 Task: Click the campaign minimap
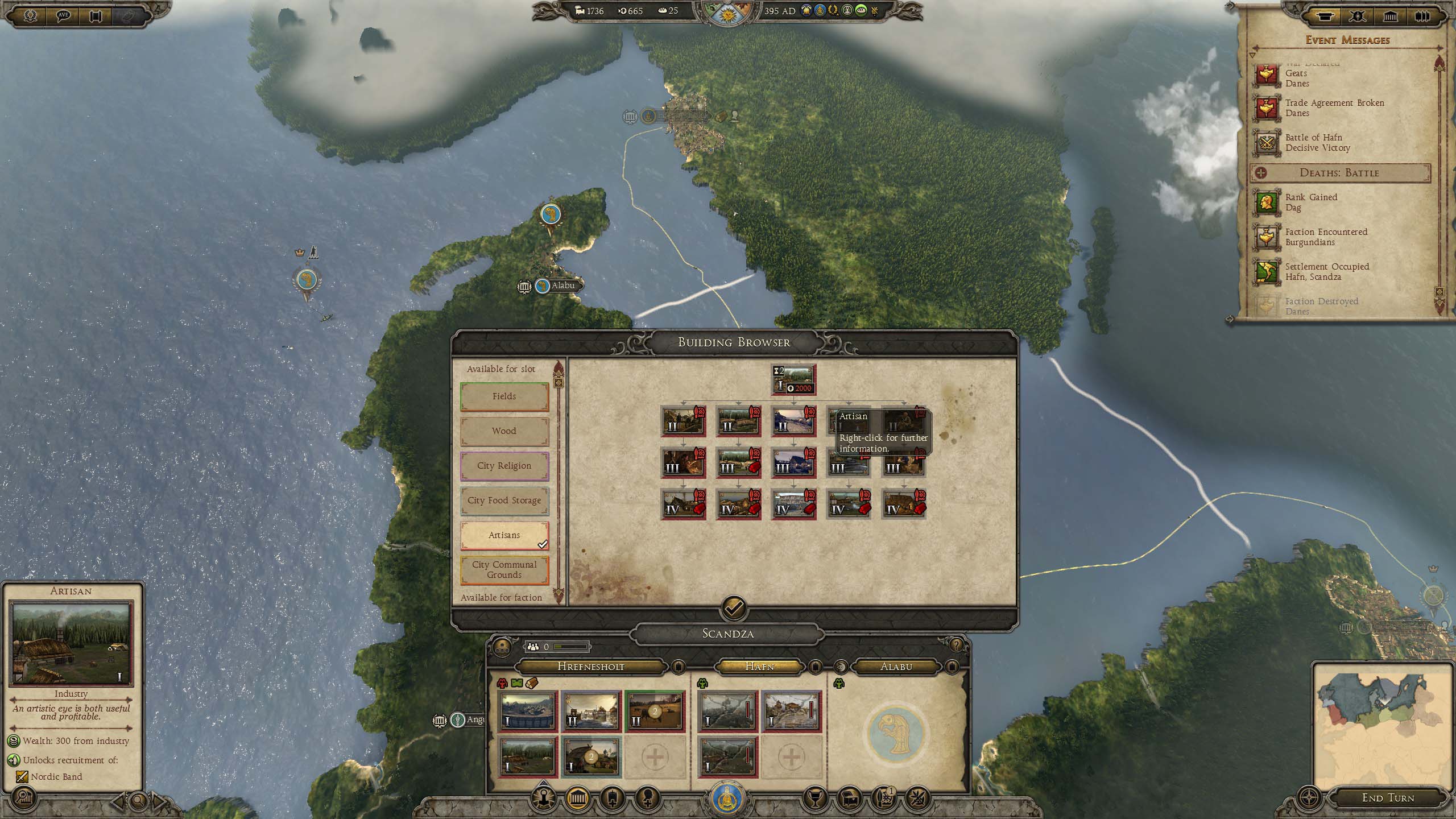coord(1382,726)
